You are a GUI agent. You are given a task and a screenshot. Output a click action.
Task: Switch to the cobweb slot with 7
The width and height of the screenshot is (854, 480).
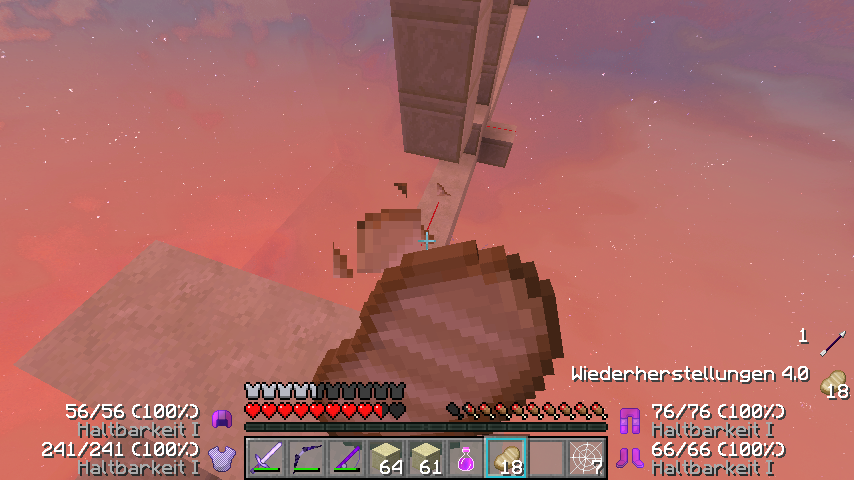pos(586,459)
